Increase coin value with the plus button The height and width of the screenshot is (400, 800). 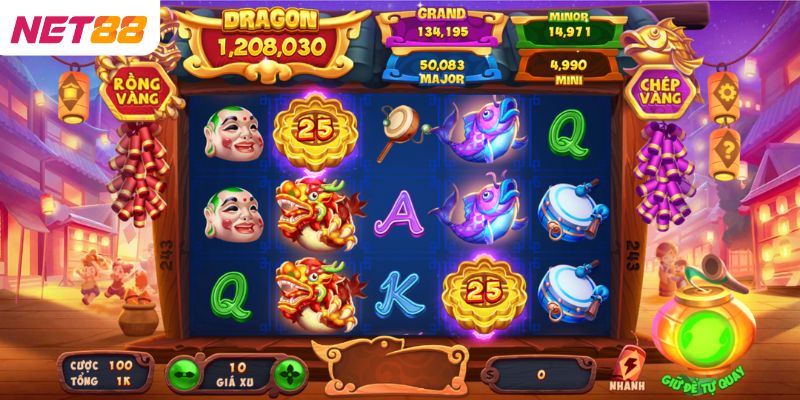291,373
